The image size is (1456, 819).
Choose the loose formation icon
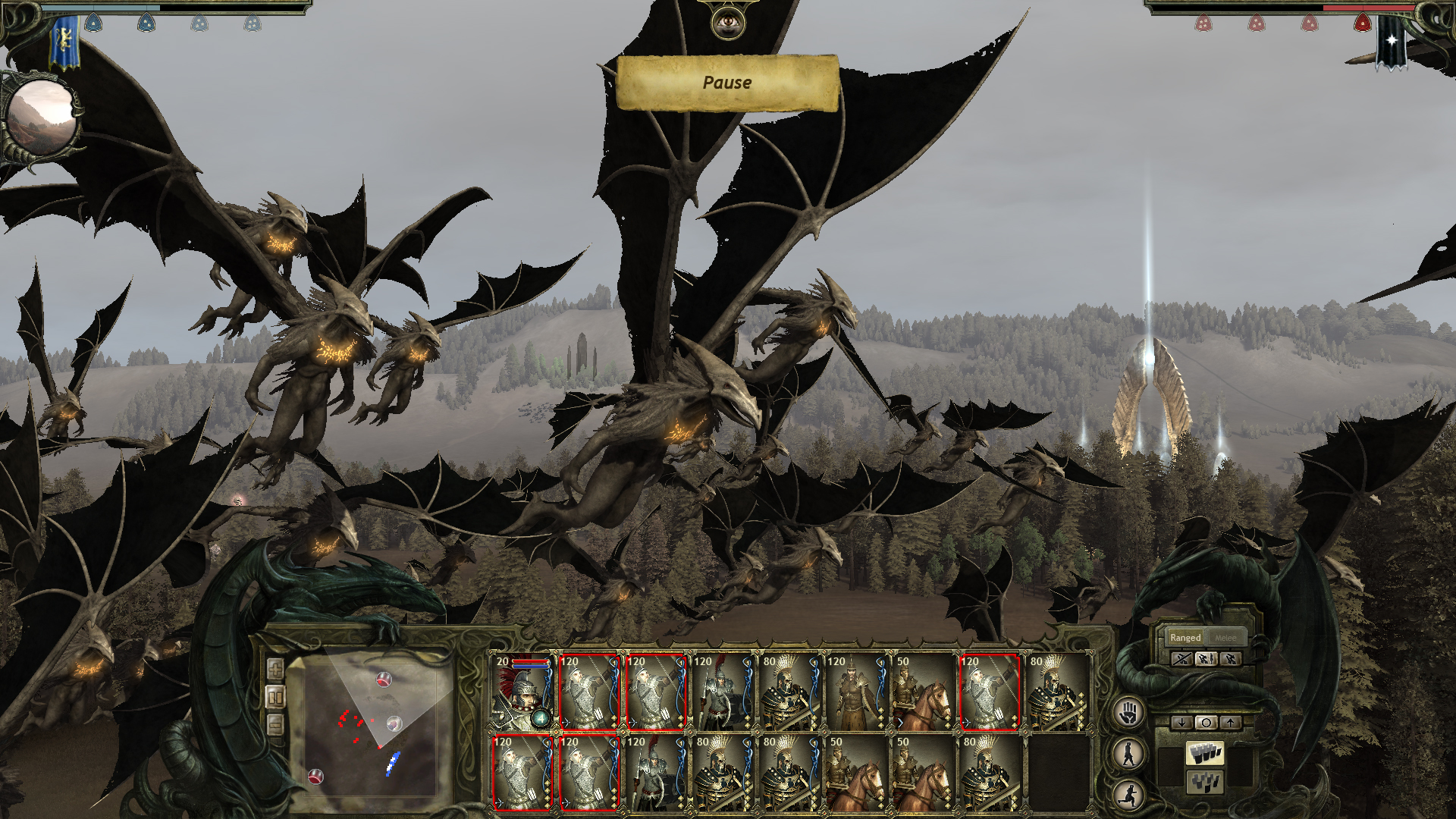tap(1205, 781)
